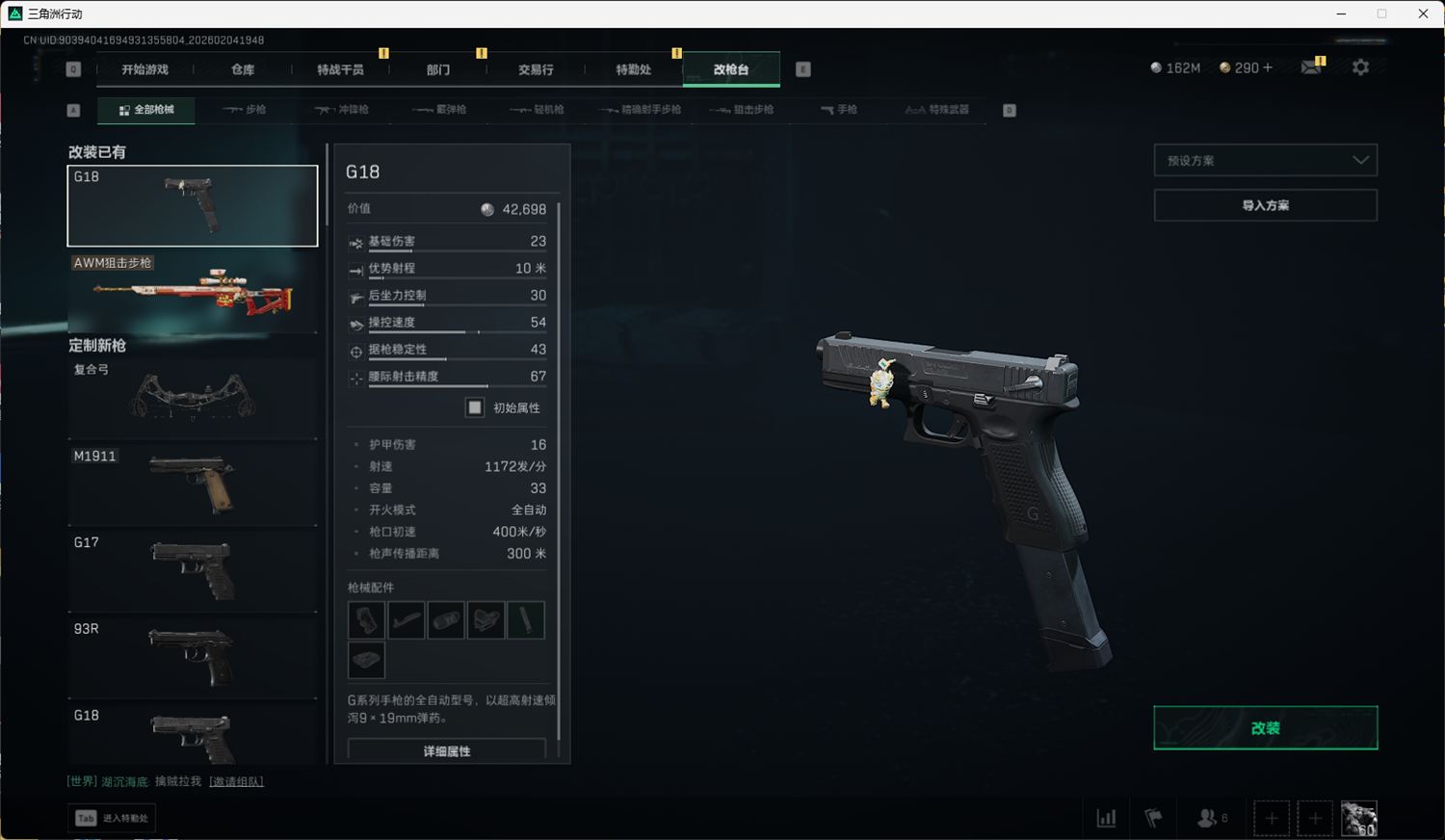Image resolution: width=1445 pixels, height=840 pixels.
Task: Pick the G17 pistol tile
Action: click(193, 570)
